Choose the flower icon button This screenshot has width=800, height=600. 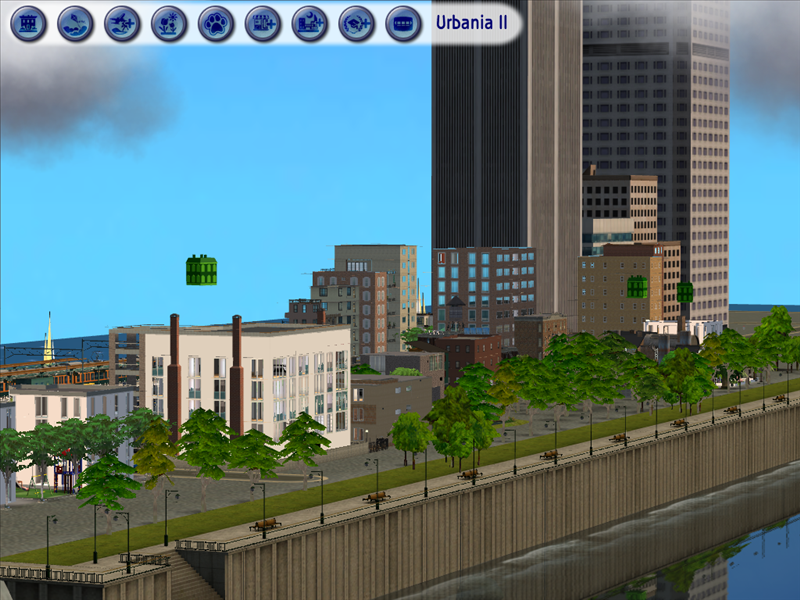pos(169,23)
